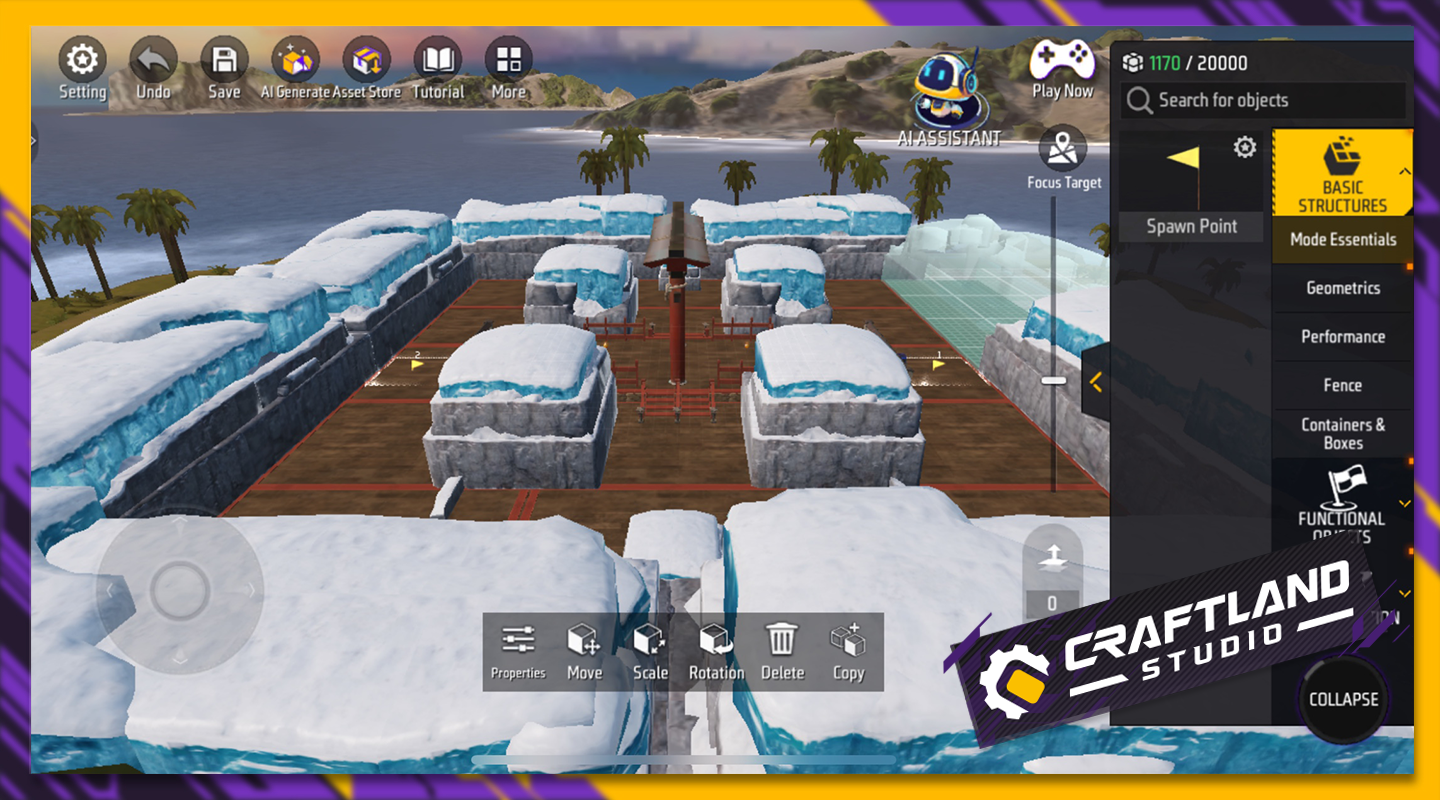Screen dimensions: 1440x800
Task: Open Containers & Boxes category
Action: click(x=1342, y=433)
